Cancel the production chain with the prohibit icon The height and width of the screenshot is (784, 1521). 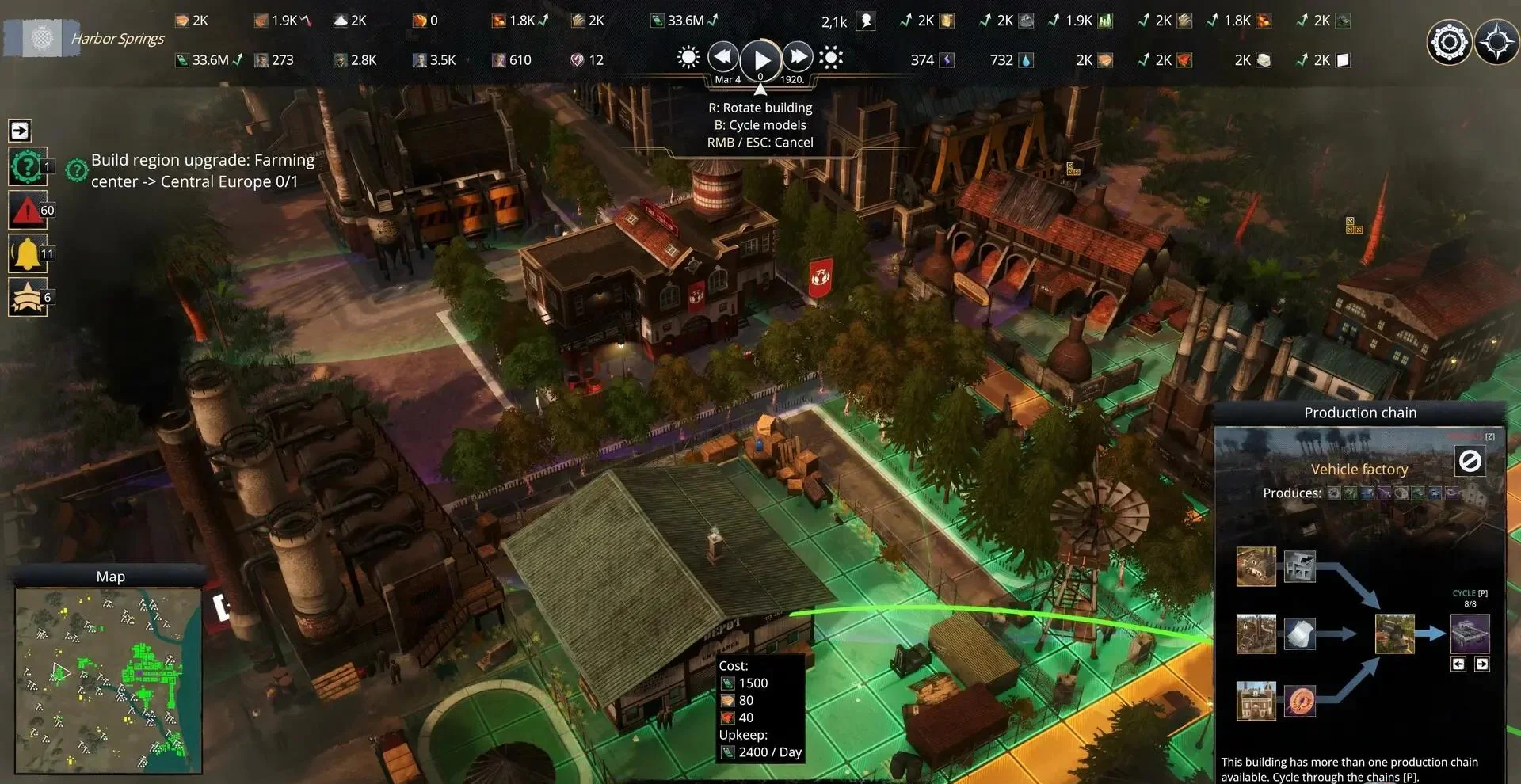[1470, 461]
